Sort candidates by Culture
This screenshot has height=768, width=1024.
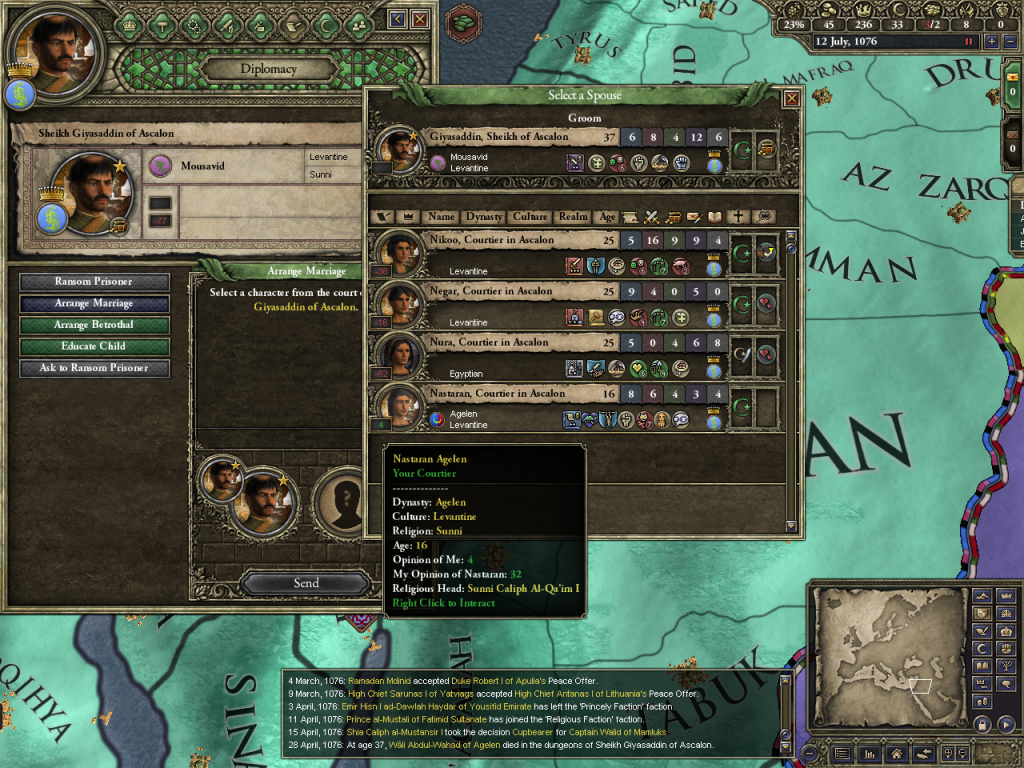click(531, 216)
